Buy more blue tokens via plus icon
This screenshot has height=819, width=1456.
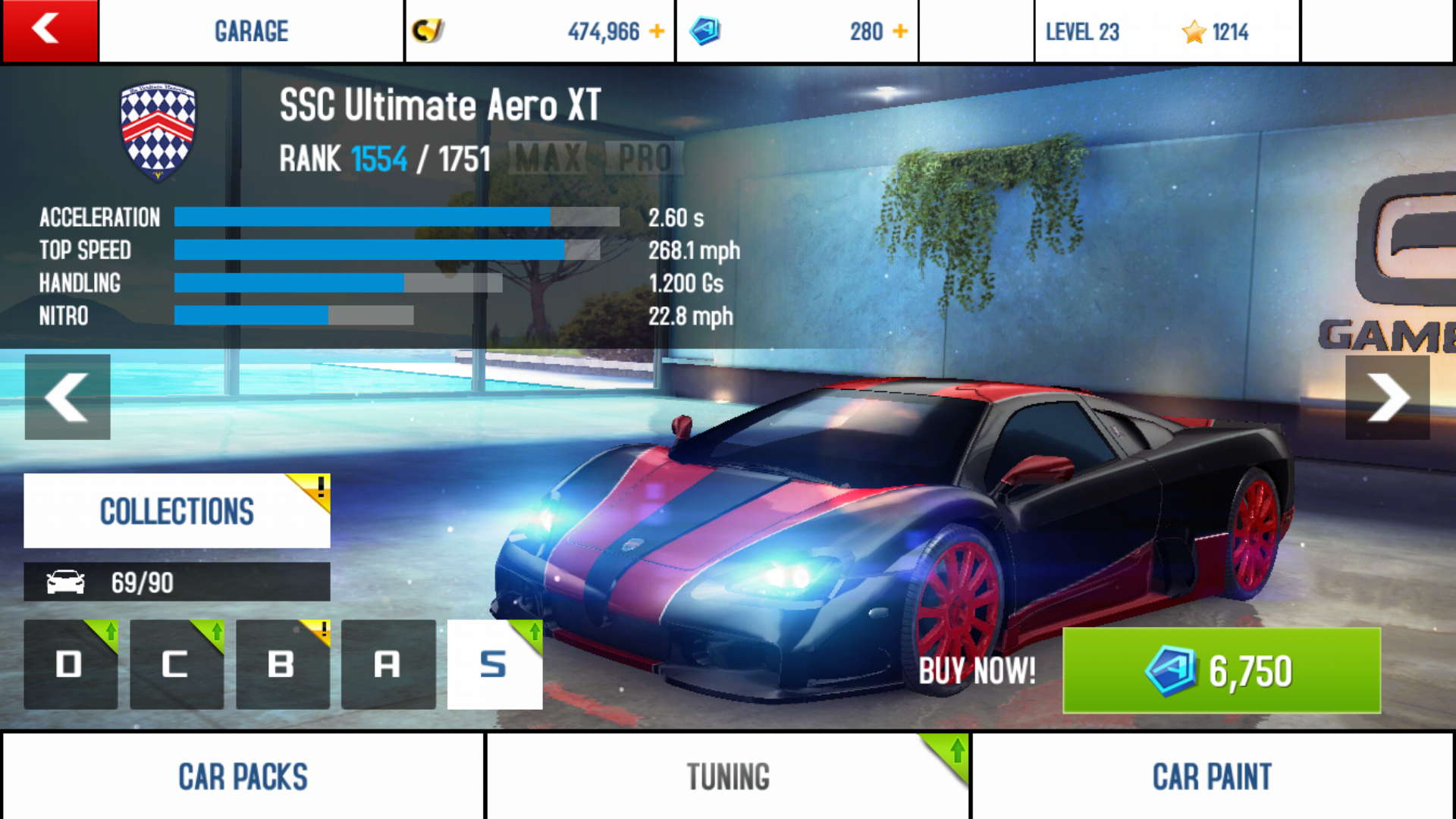[900, 31]
